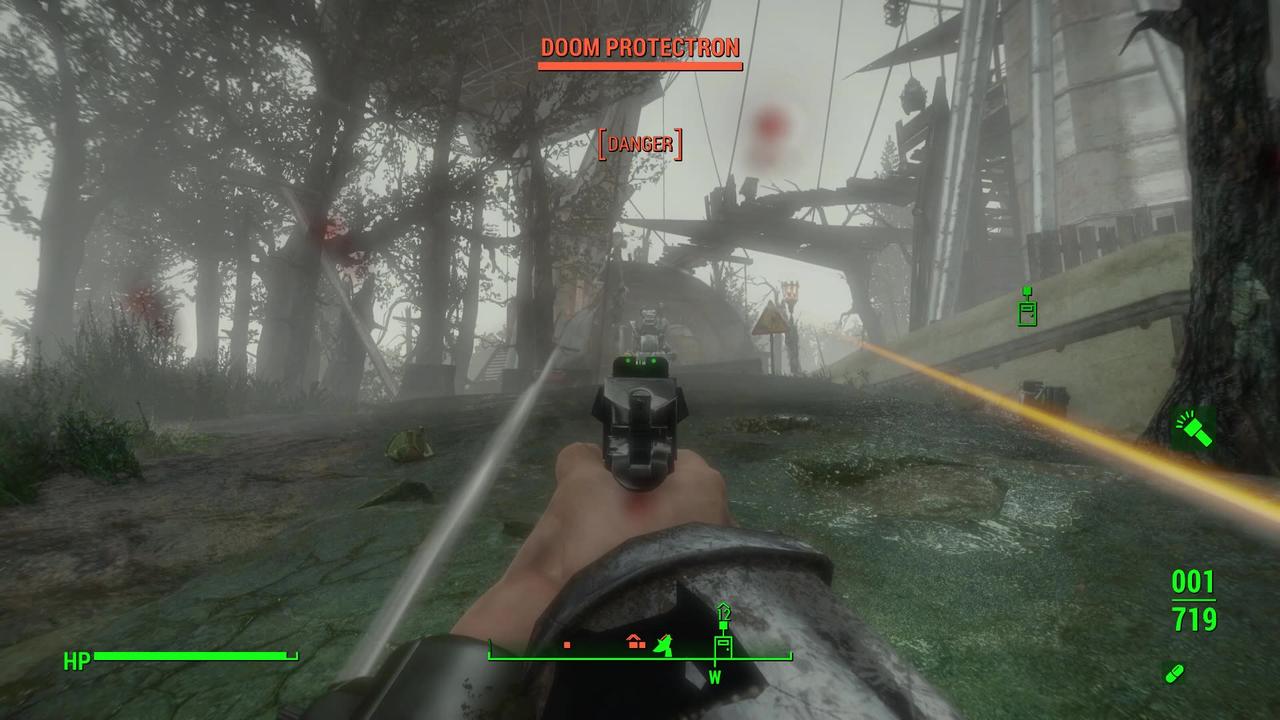Image resolution: width=1280 pixels, height=720 pixels.
Task: Click the red enemy health bar at top
Action: pyautogui.click(x=640, y=65)
